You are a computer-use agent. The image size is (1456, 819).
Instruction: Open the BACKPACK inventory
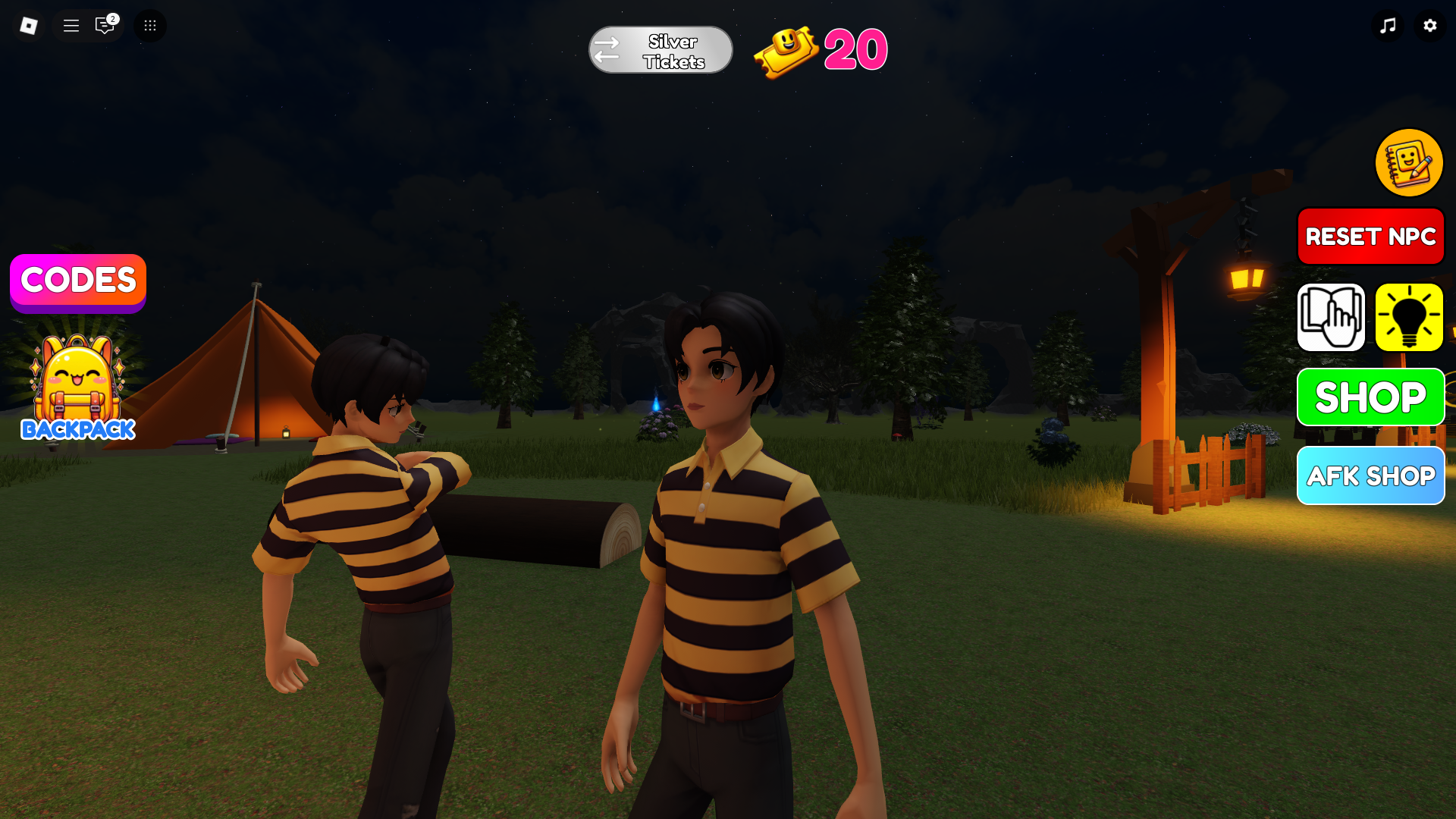point(78,388)
